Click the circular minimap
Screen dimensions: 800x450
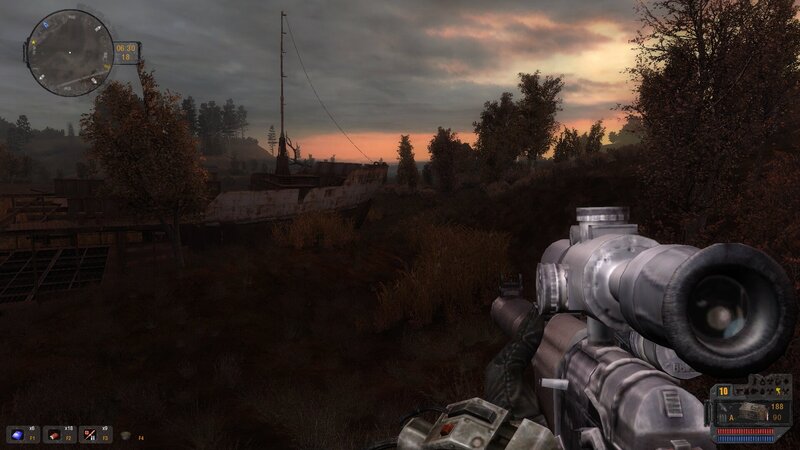tap(70, 52)
